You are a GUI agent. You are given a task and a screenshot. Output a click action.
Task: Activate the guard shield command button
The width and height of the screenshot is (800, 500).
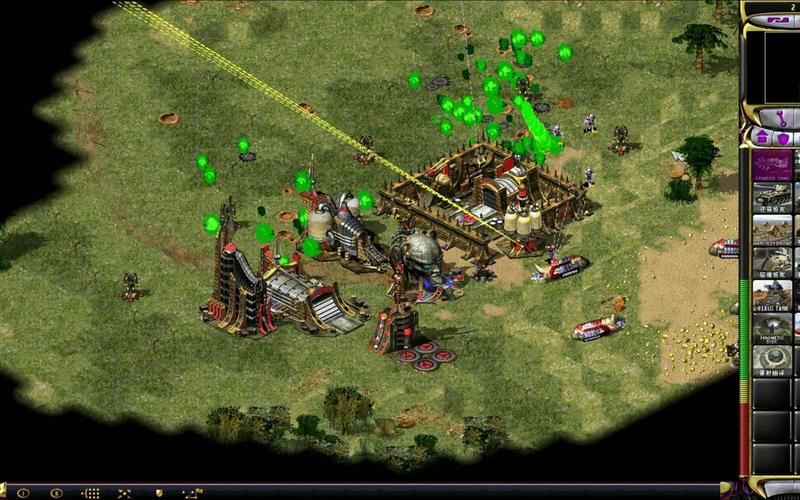click(157, 493)
